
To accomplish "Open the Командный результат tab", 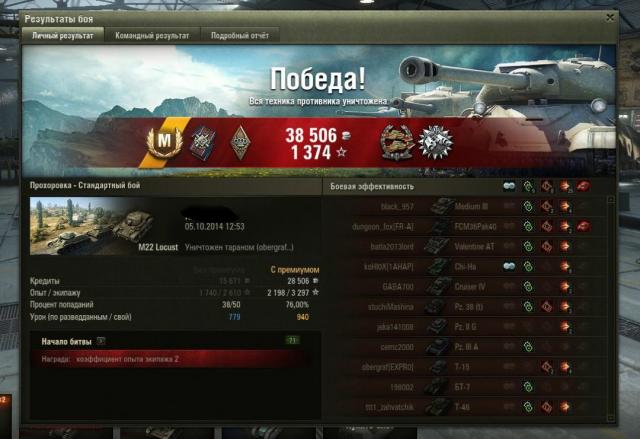I will click(x=150, y=36).
